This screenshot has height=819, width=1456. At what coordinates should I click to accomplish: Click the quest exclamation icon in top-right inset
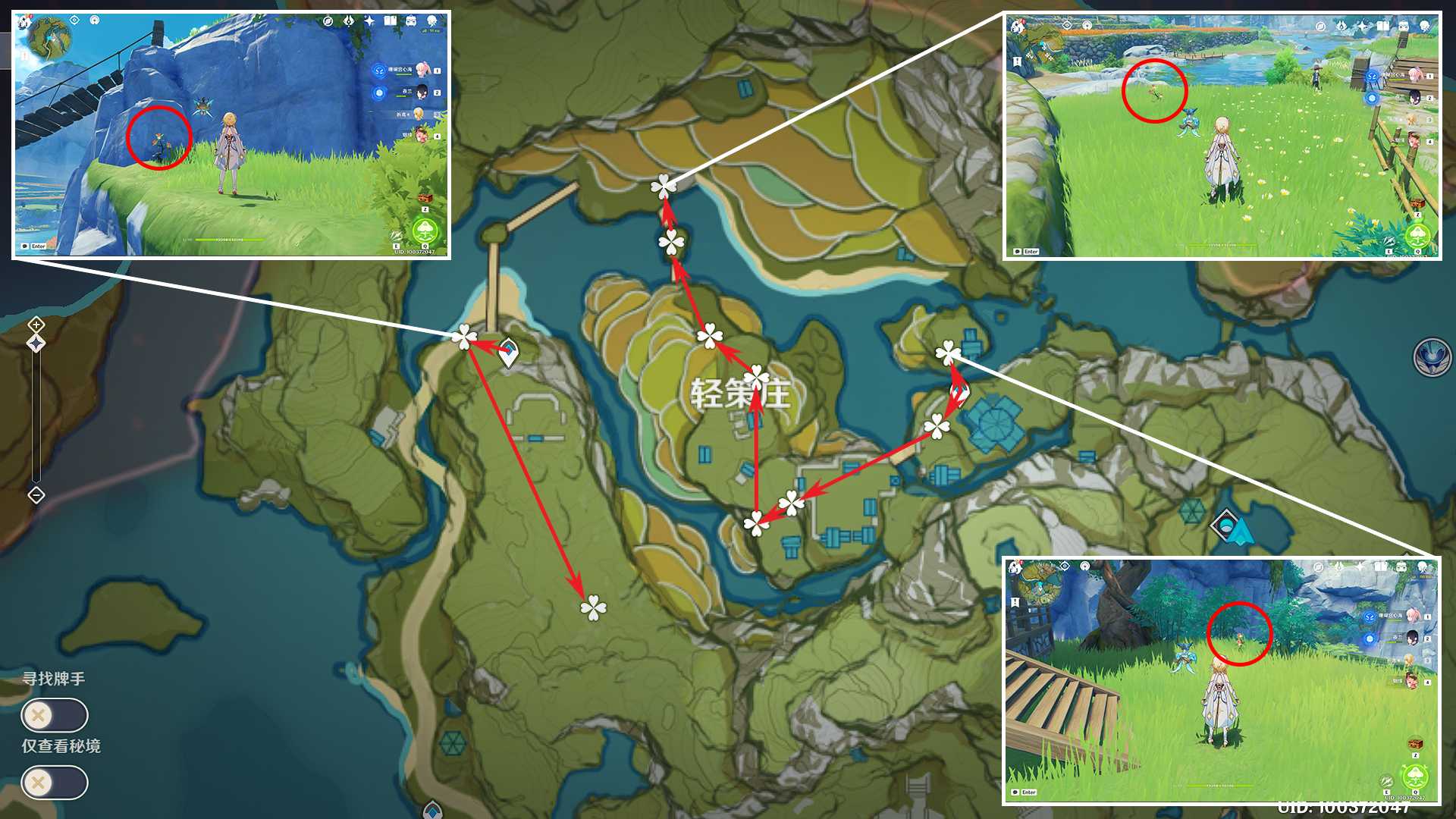point(1017,61)
